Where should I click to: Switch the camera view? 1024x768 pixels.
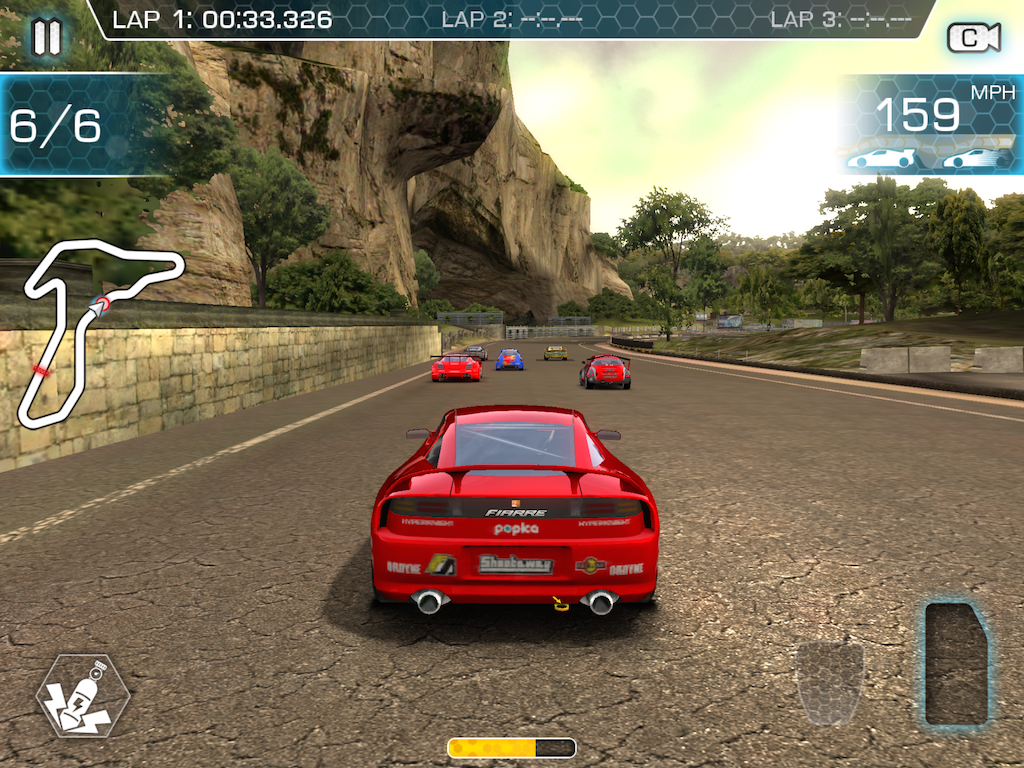(x=973, y=38)
